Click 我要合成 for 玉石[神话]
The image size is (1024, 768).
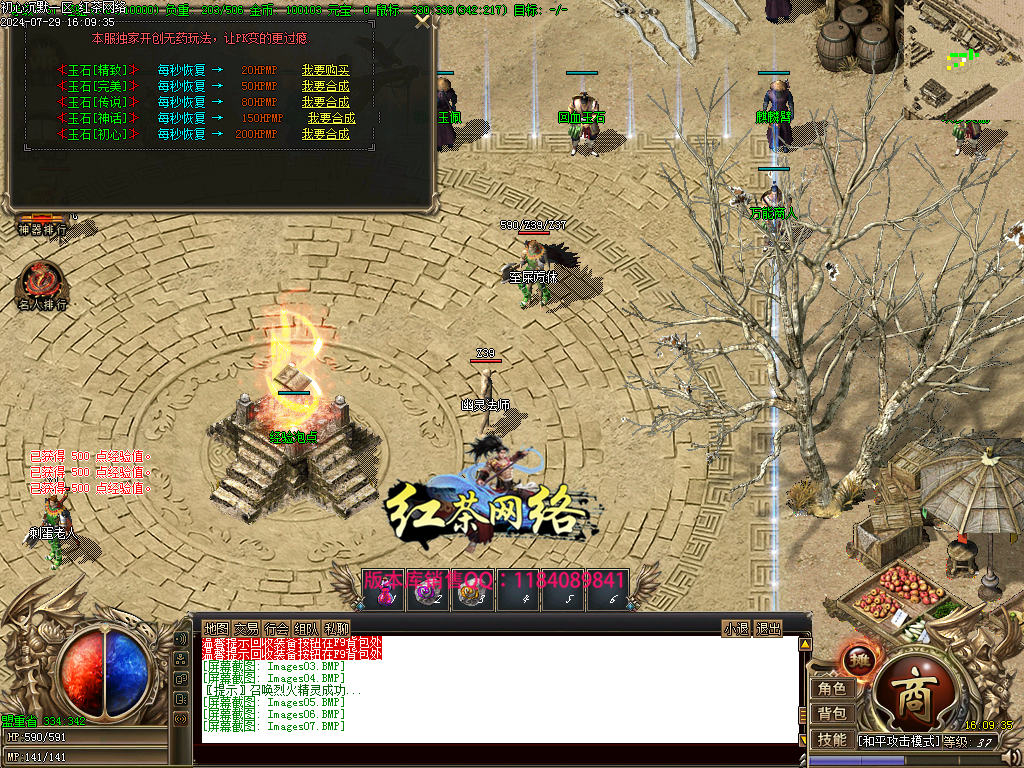click(331, 118)
